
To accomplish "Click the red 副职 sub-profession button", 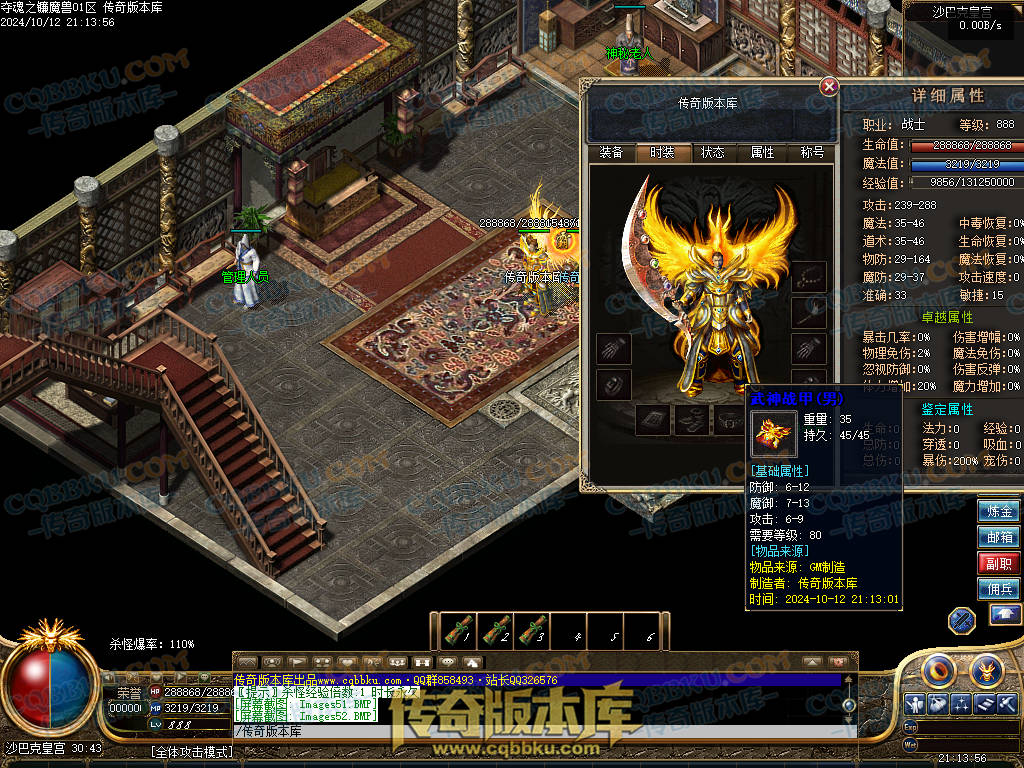I will click(999, 563).
